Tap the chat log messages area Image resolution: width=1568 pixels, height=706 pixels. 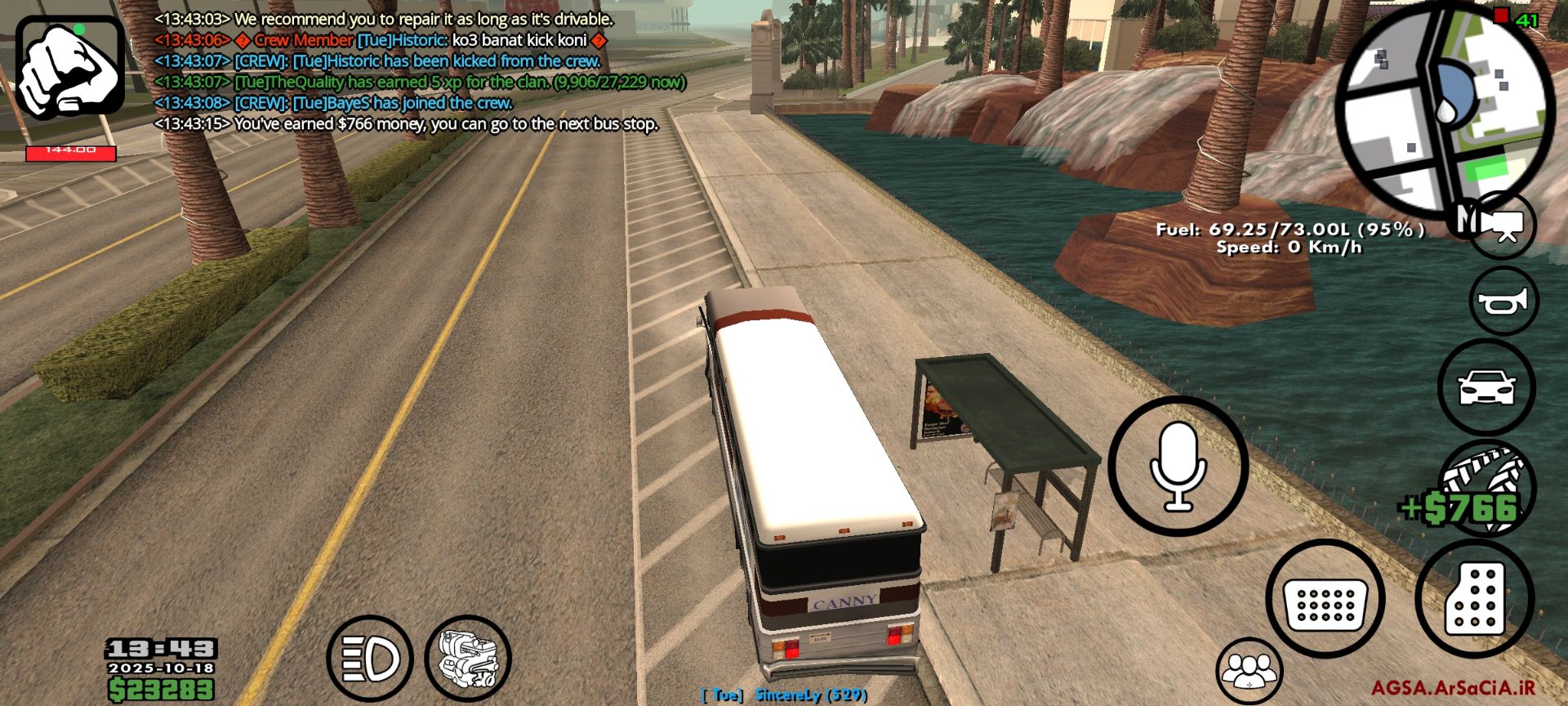pos(408,72)
